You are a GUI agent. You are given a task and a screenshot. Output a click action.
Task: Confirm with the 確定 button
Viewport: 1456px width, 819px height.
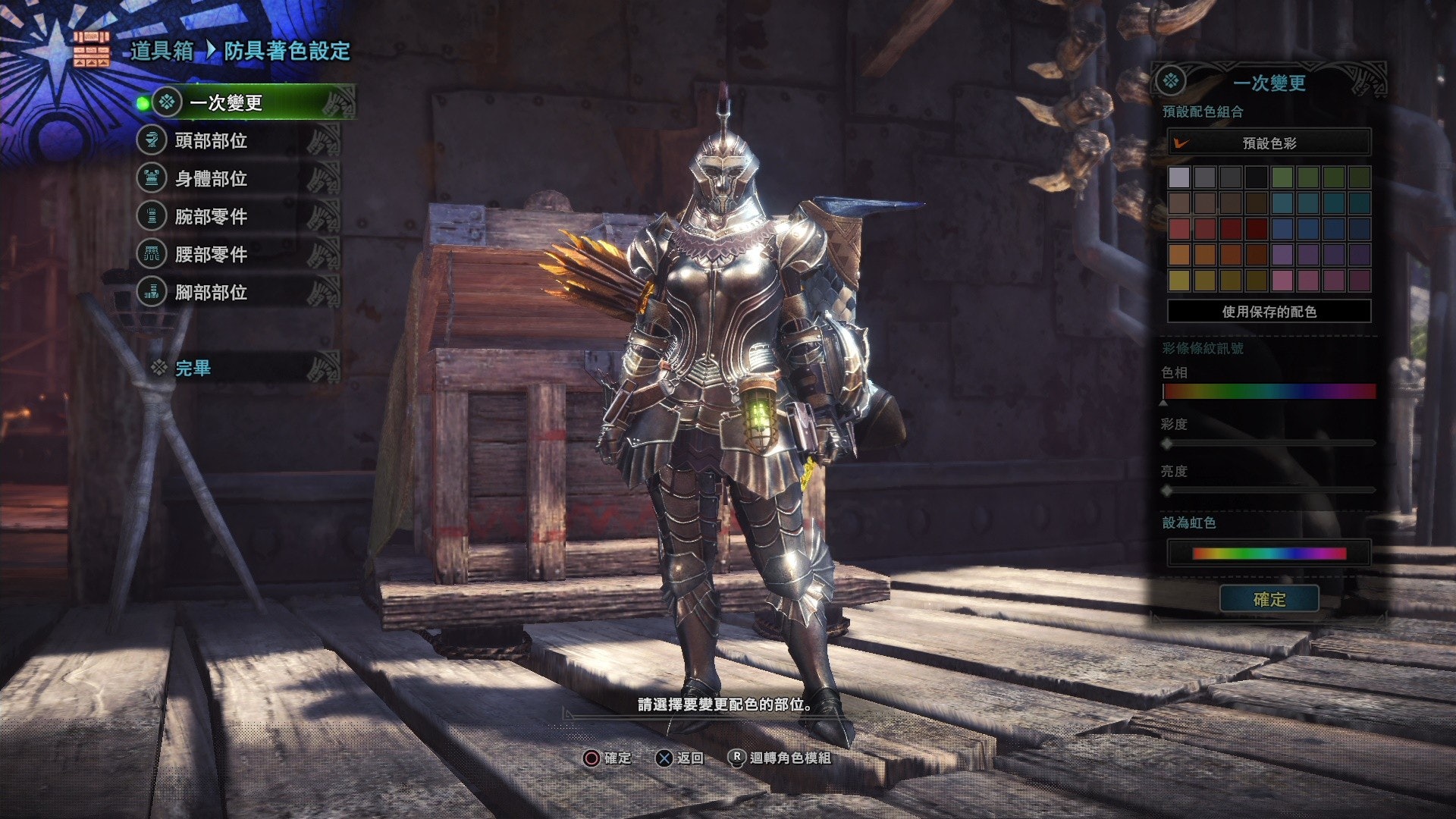[1269, 599]
